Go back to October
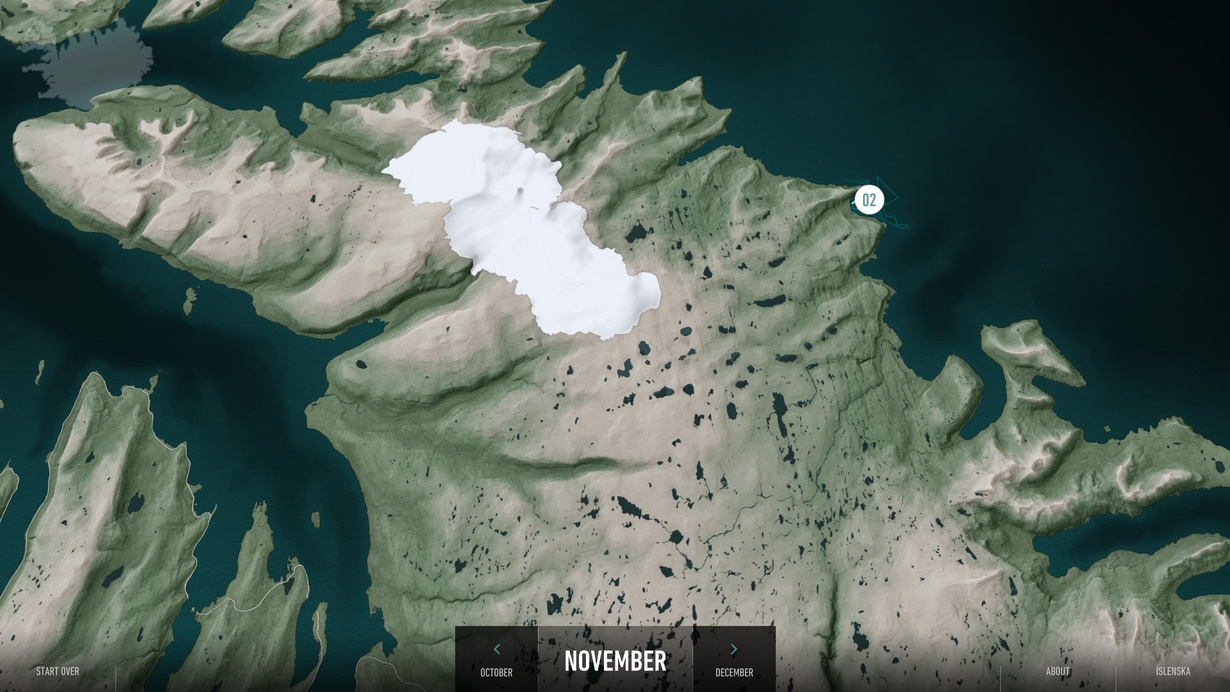The width and height of the screenshot is (1230, 692). [x=496, y=659]
